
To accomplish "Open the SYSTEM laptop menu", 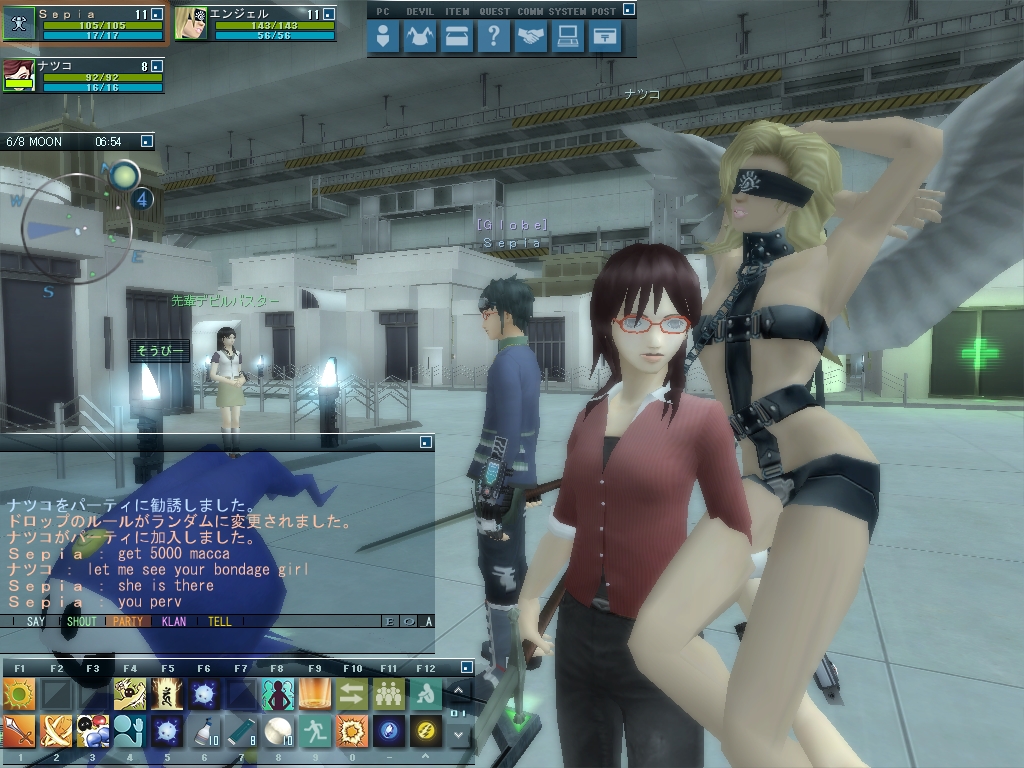I will tap(568, 38).
